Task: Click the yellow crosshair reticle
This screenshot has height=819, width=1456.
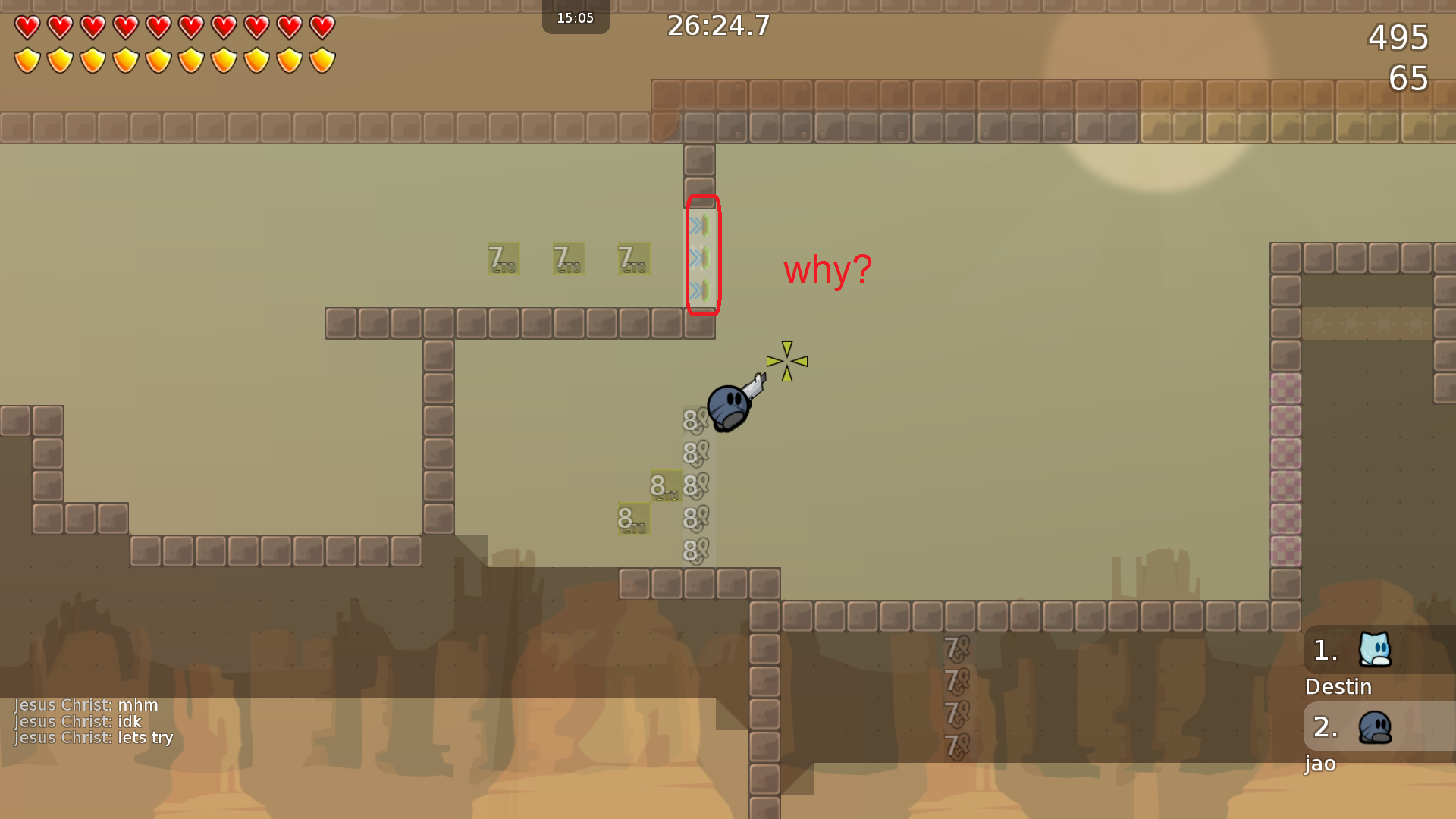Action: (787, 362)
